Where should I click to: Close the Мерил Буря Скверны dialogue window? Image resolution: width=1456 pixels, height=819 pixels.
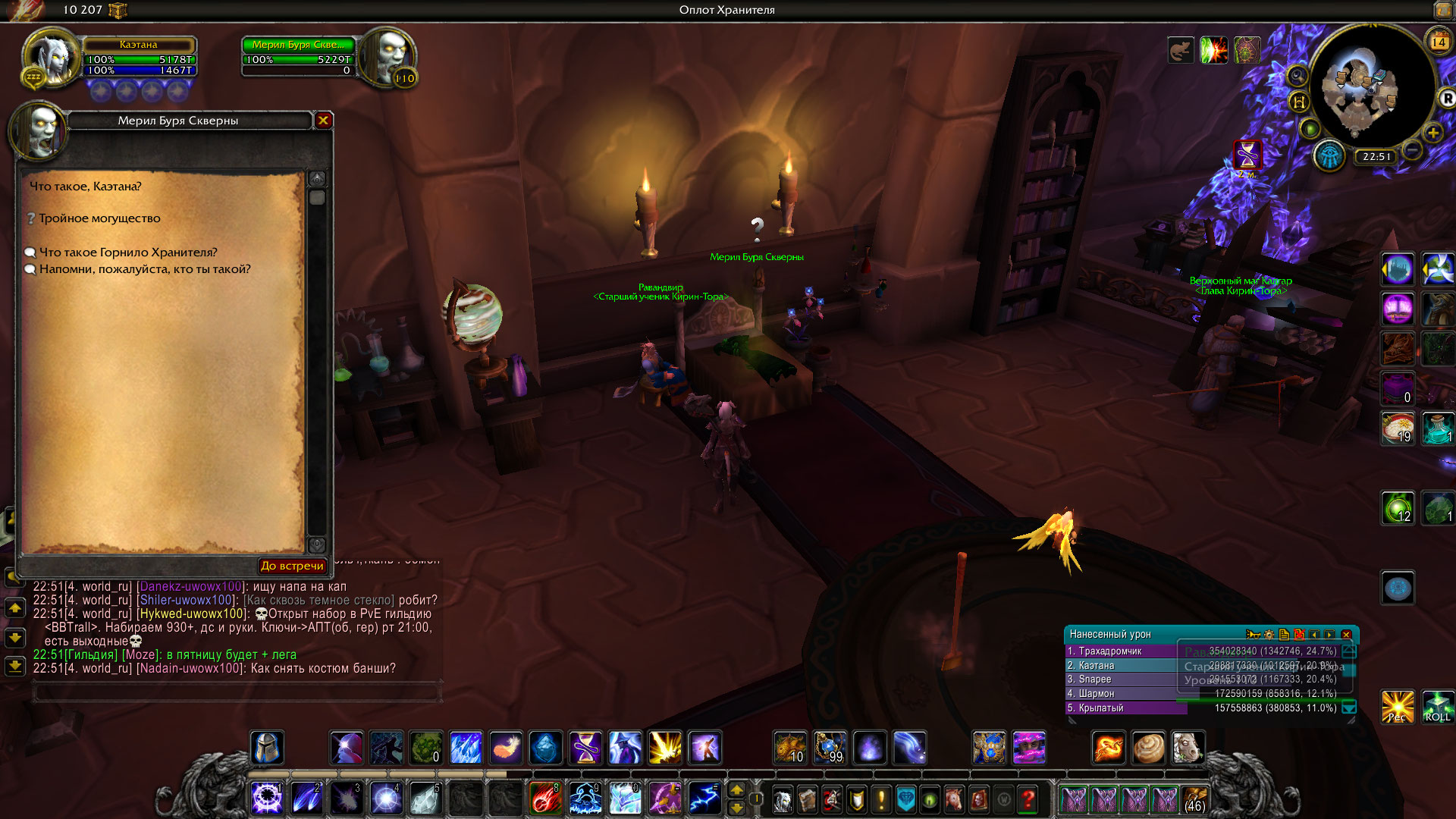pyautogui.click(x=323, y=121)
